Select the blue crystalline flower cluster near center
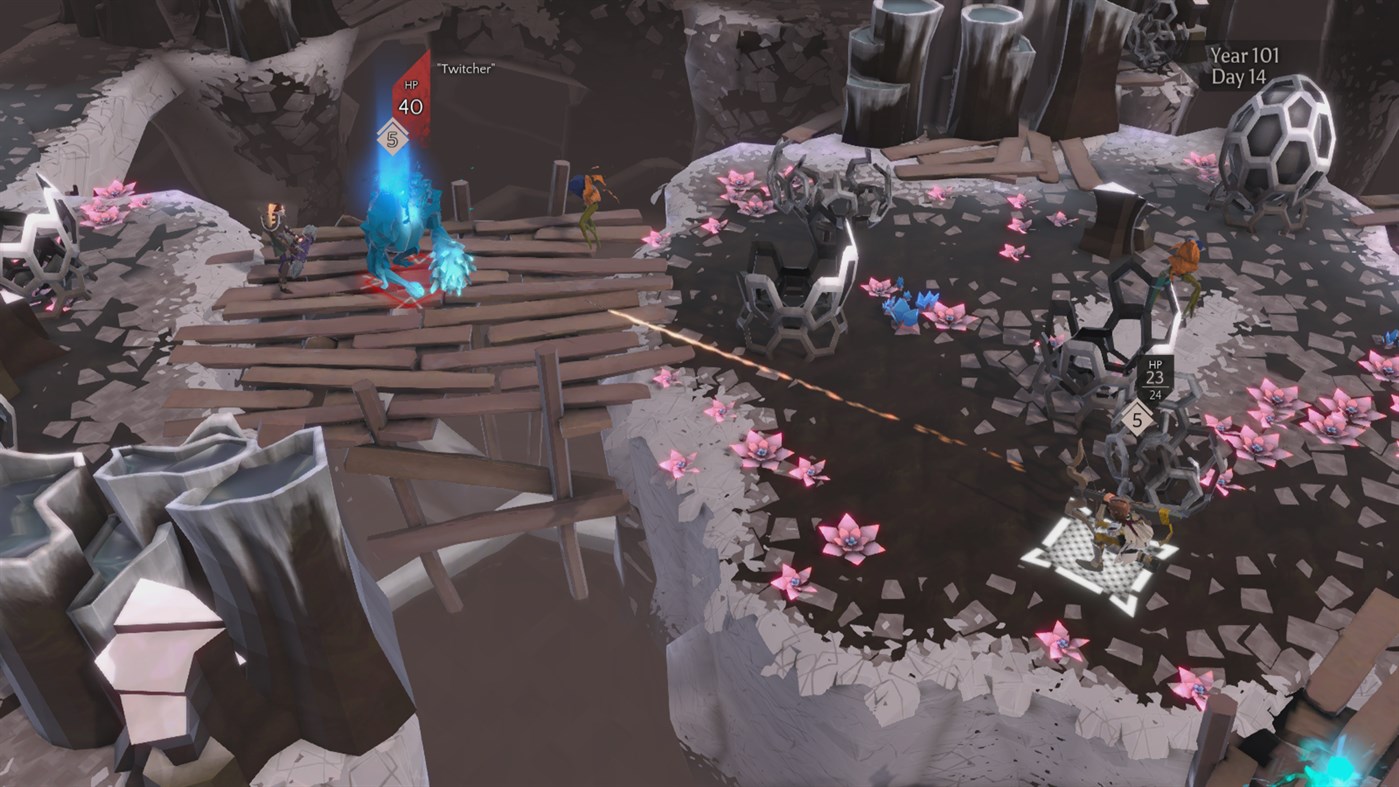This screenshot has width=1399, height=787. [905, 305]
